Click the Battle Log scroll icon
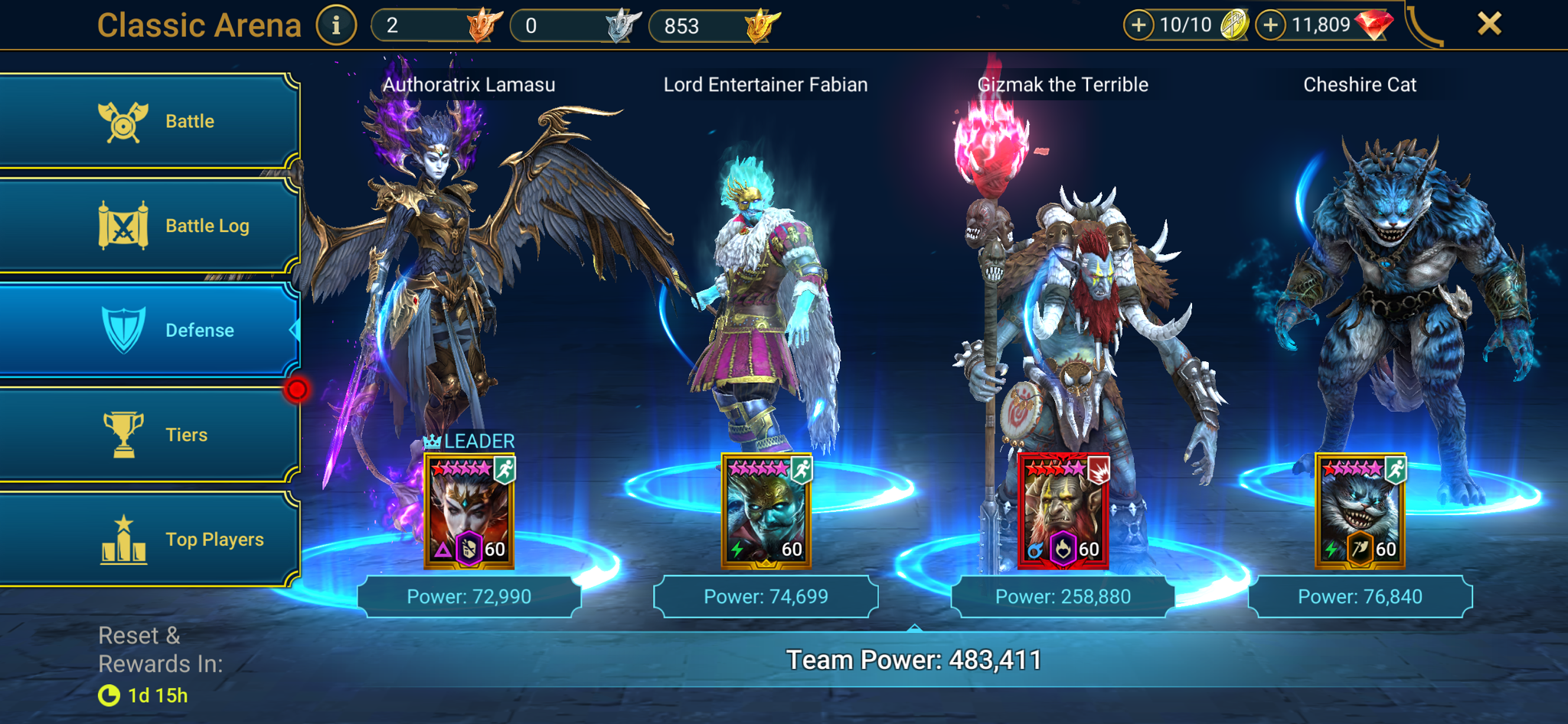This screenshot has width=1568, height=724. coord(122,225)
